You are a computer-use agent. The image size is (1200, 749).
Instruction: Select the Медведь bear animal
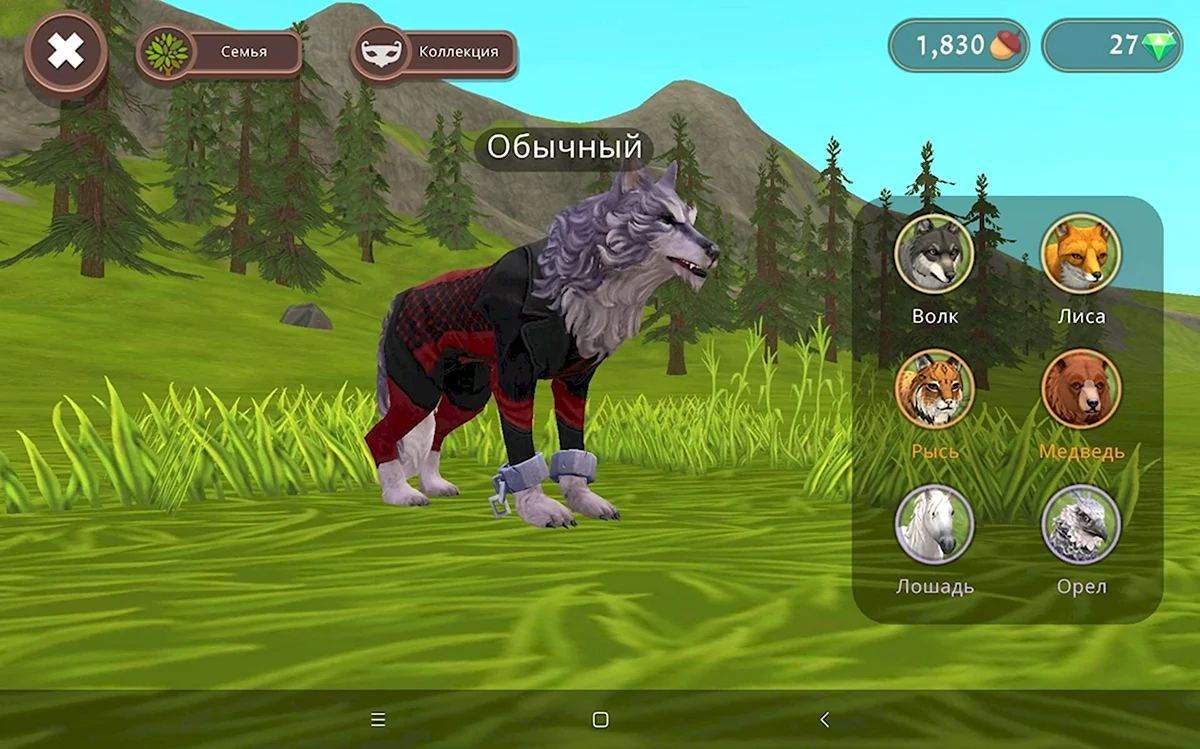[x=1081, y=389]
